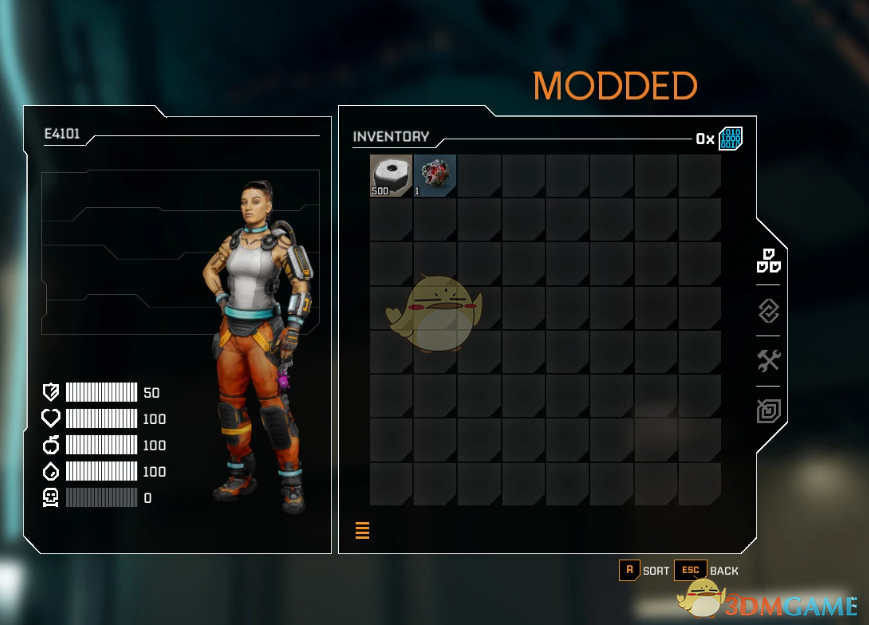Open the inventory boxes tab
The height and width of the screenshot is (625, 869).
[768, 262]
